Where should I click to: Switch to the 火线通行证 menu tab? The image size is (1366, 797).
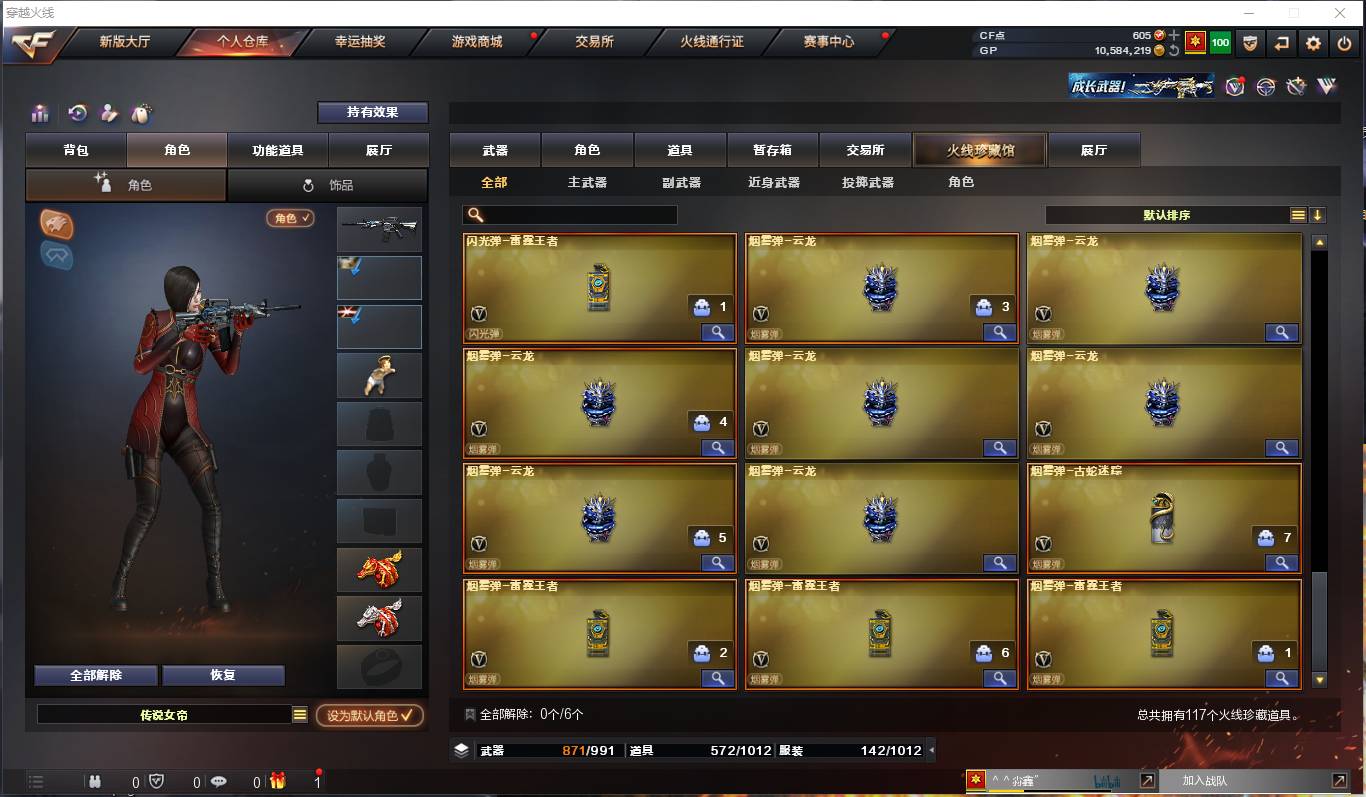tap(710, 44)
